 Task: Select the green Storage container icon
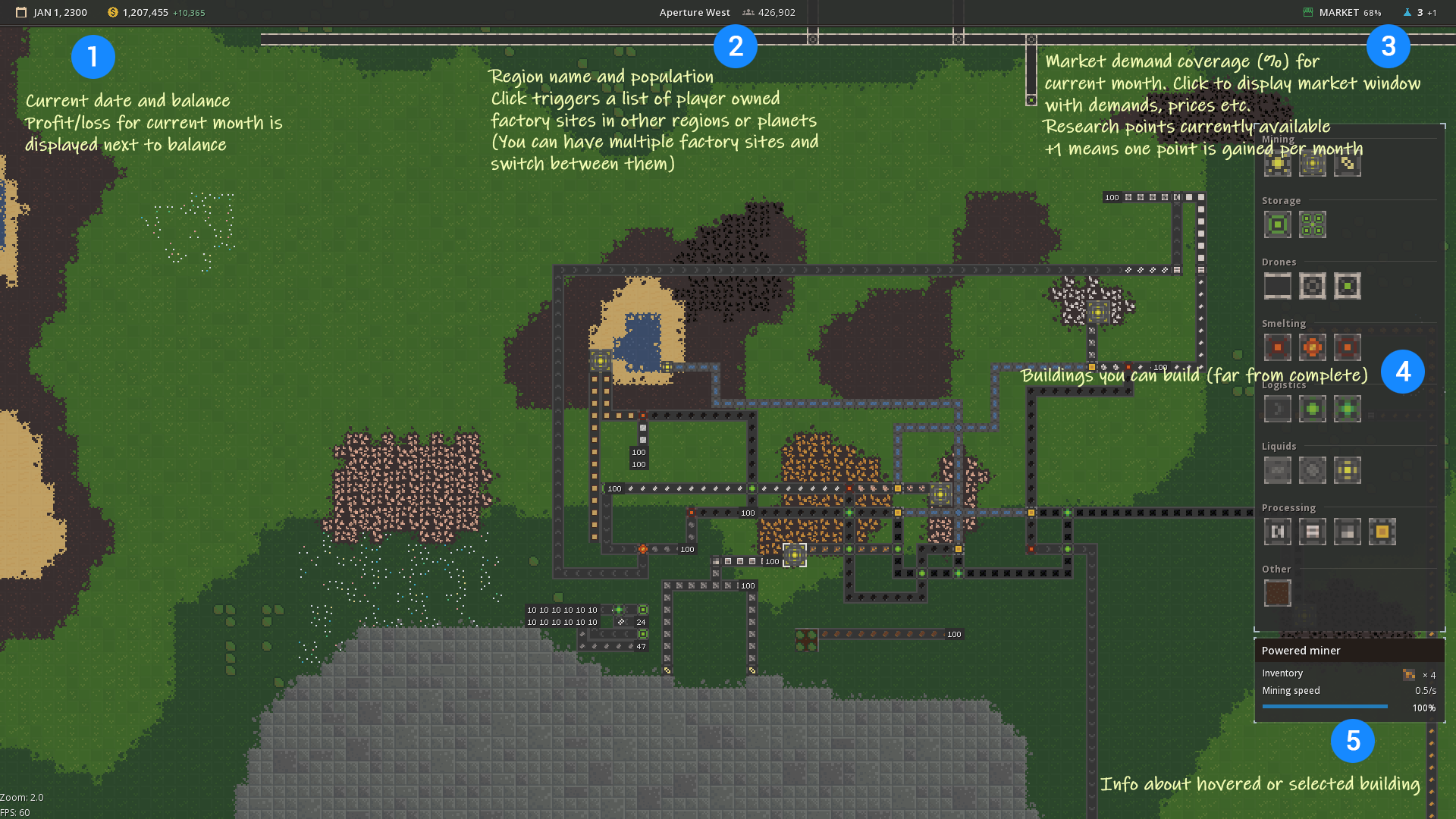pyautogui.click(x=1277, y=224)
